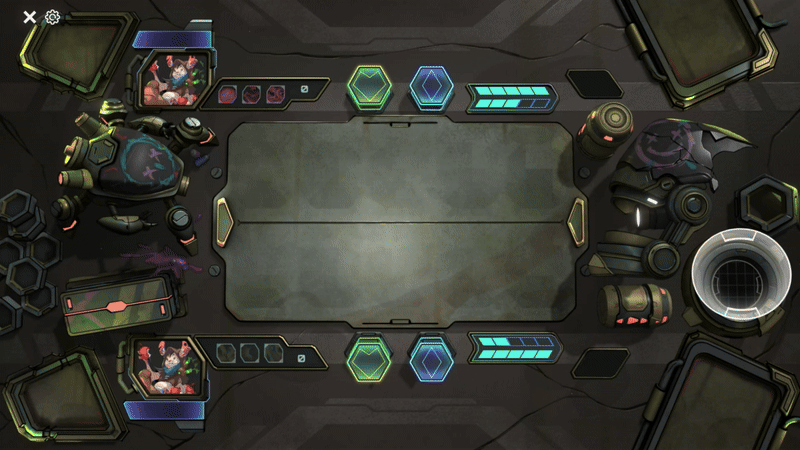Click the opponent's blue hexagon token
800x450 pixels.
(x=431, y=87)
